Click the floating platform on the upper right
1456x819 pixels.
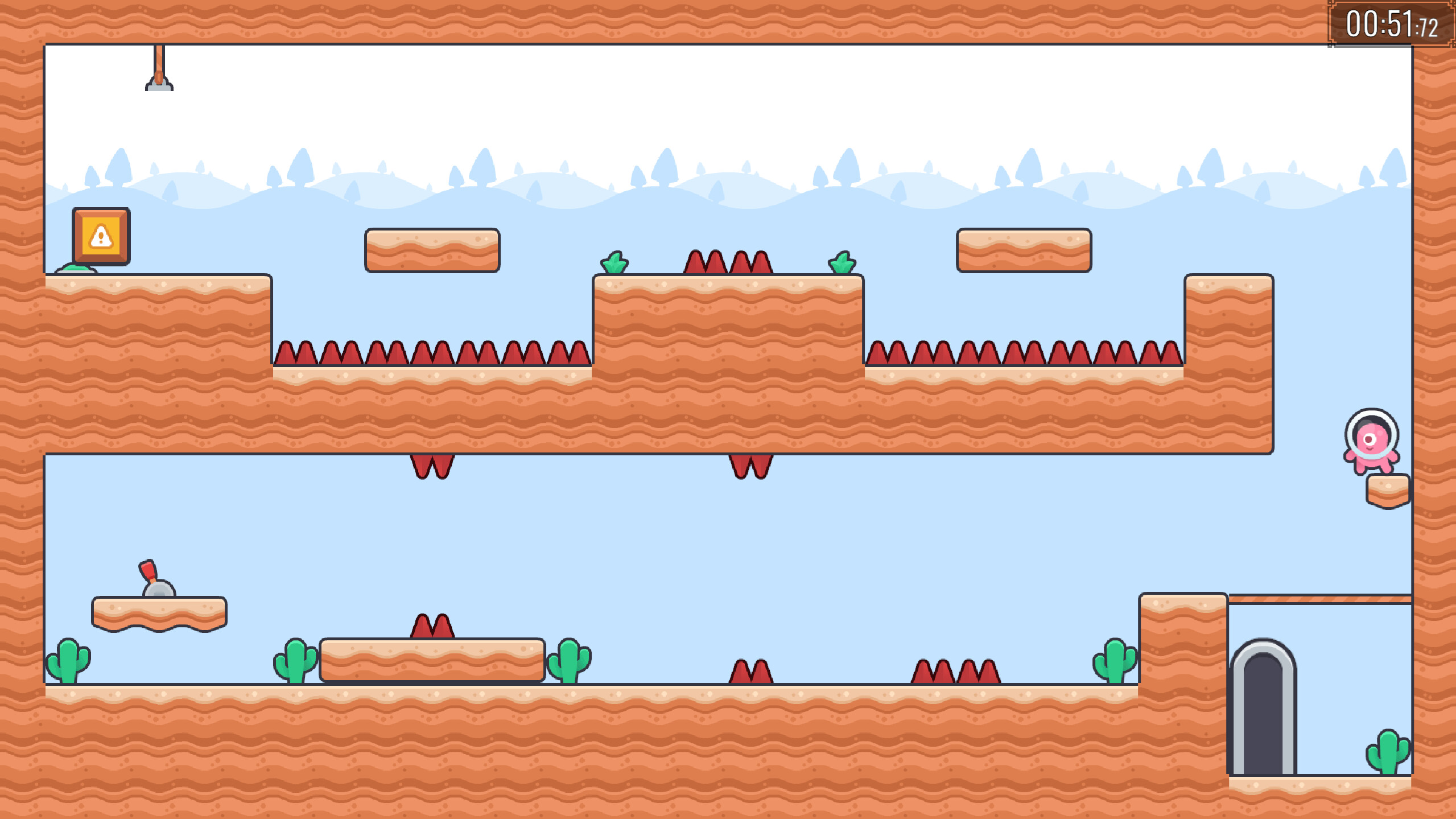pos(1022,252)
